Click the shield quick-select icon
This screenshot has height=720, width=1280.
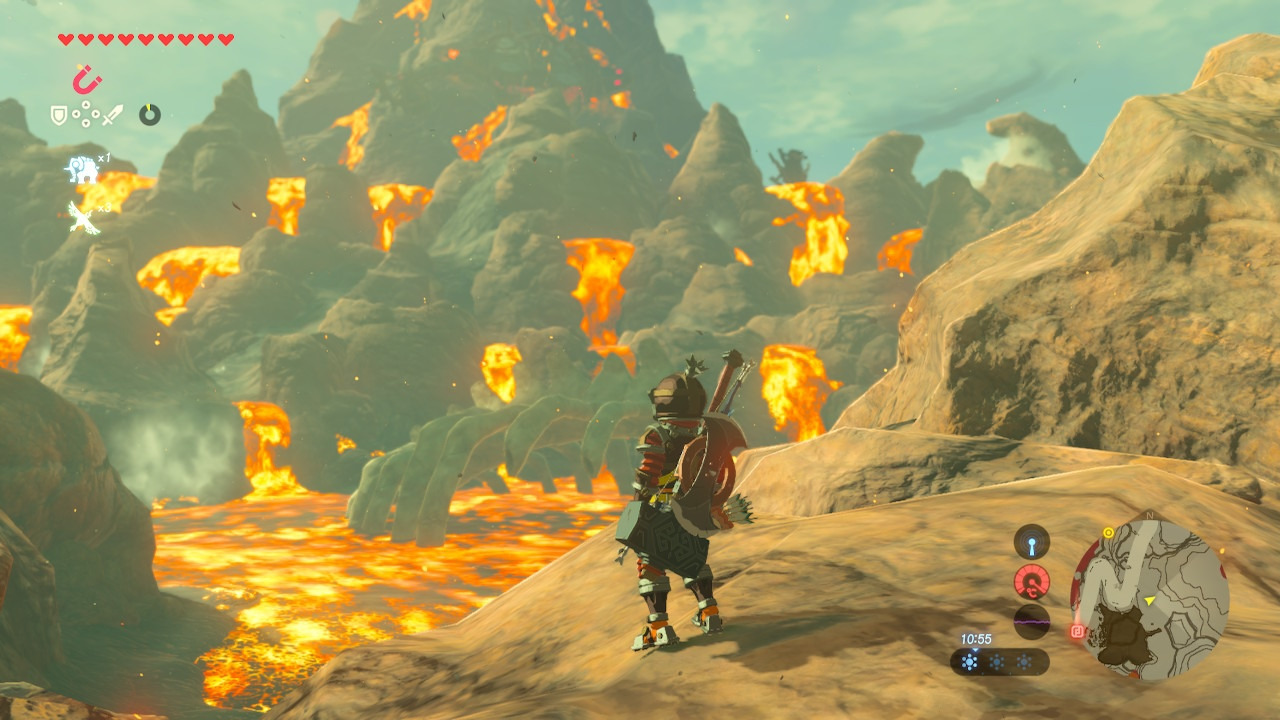pos(59,115)
